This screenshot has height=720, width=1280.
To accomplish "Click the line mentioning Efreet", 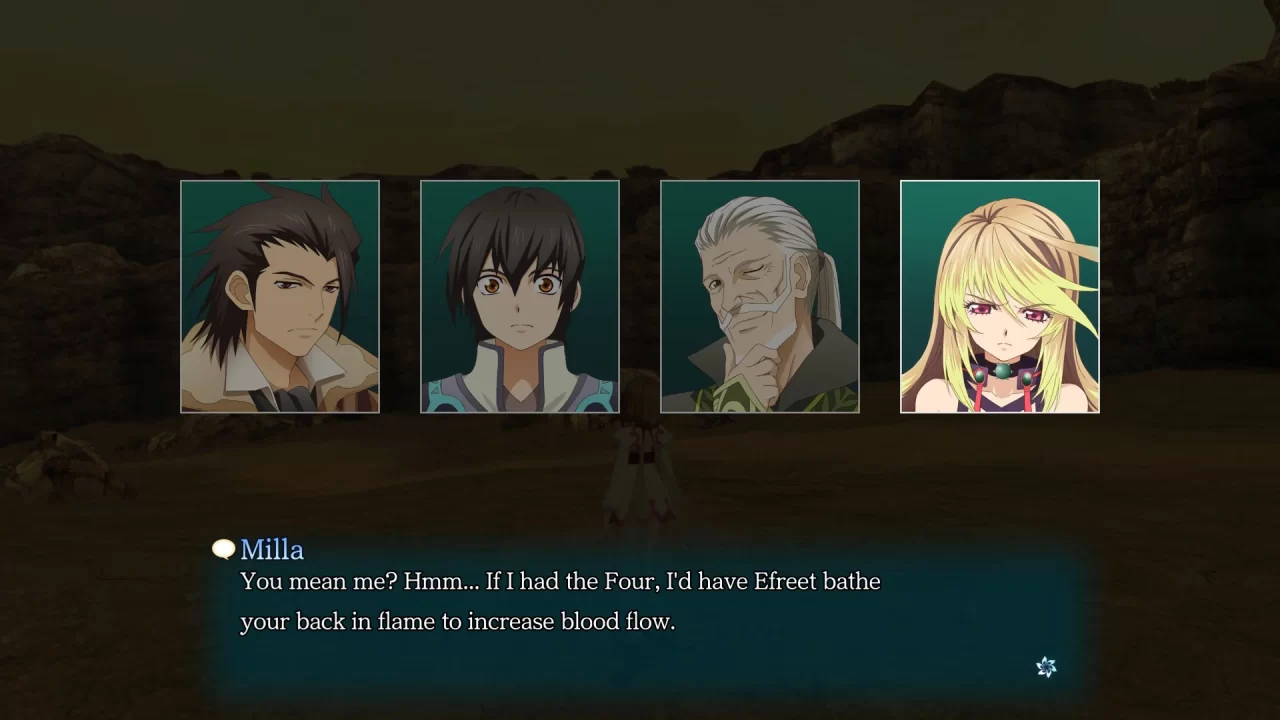I will [x=559, y=581].
